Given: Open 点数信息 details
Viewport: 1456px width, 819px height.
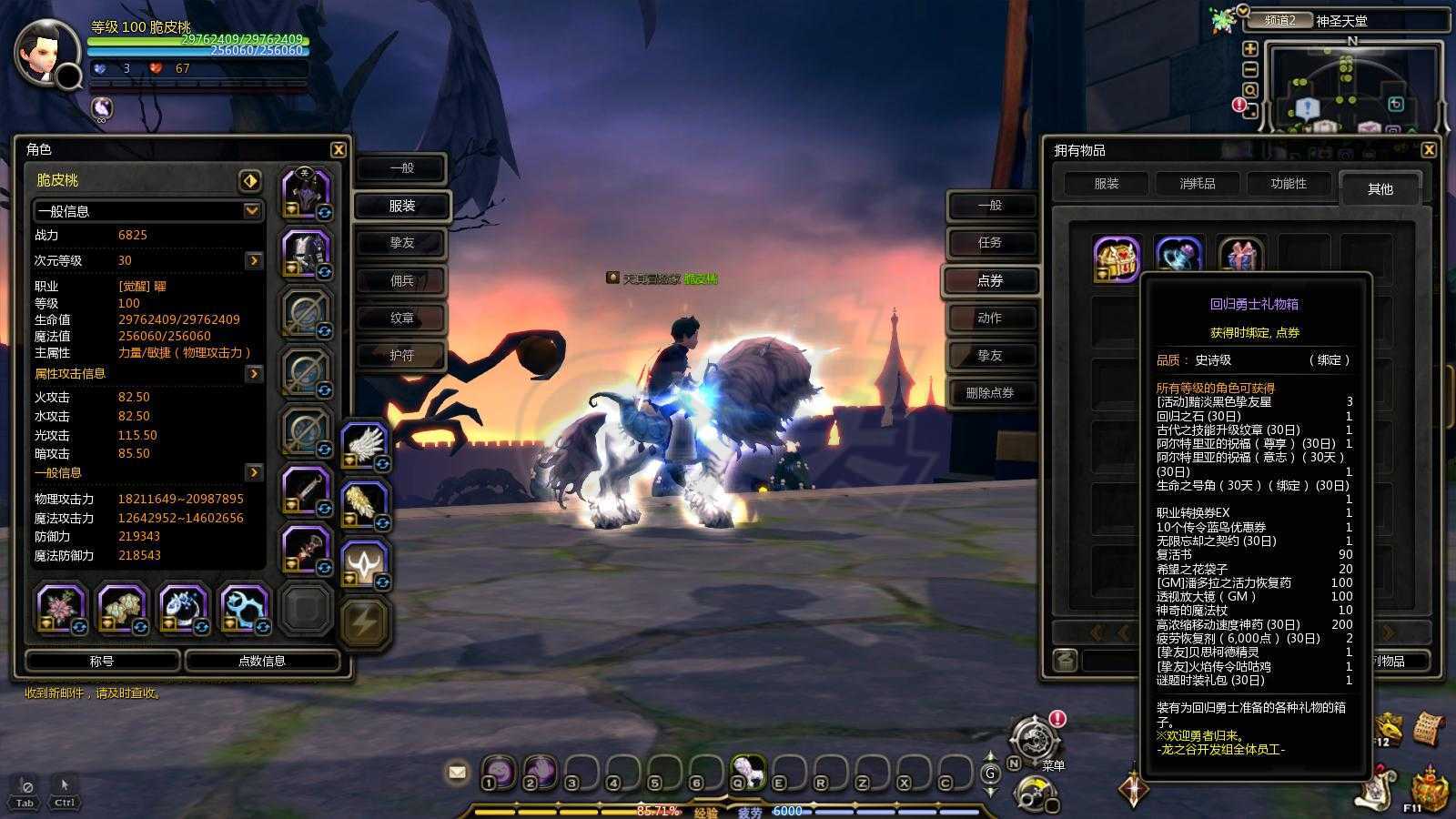Looking at the screenshot, I should point(262,662).
